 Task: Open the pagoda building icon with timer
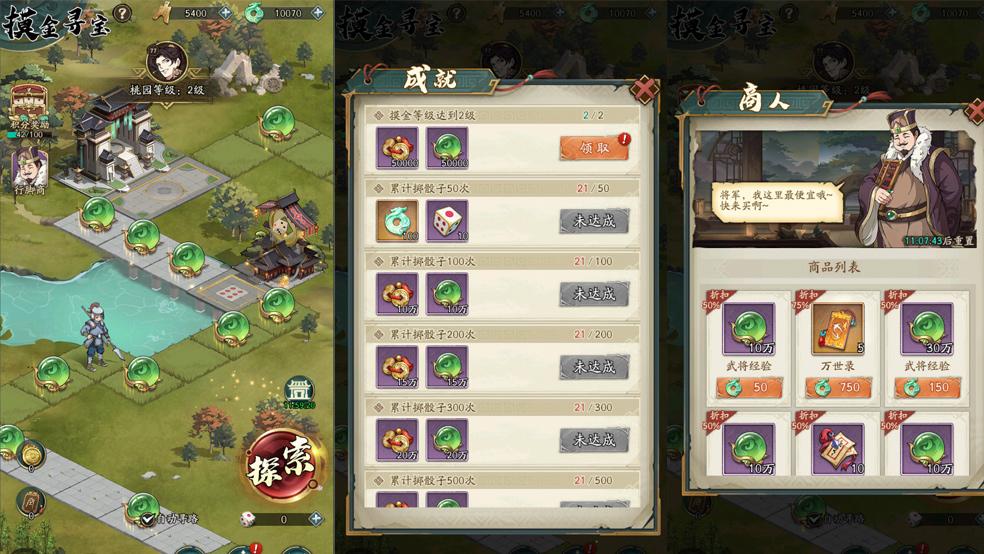(298, 390)
